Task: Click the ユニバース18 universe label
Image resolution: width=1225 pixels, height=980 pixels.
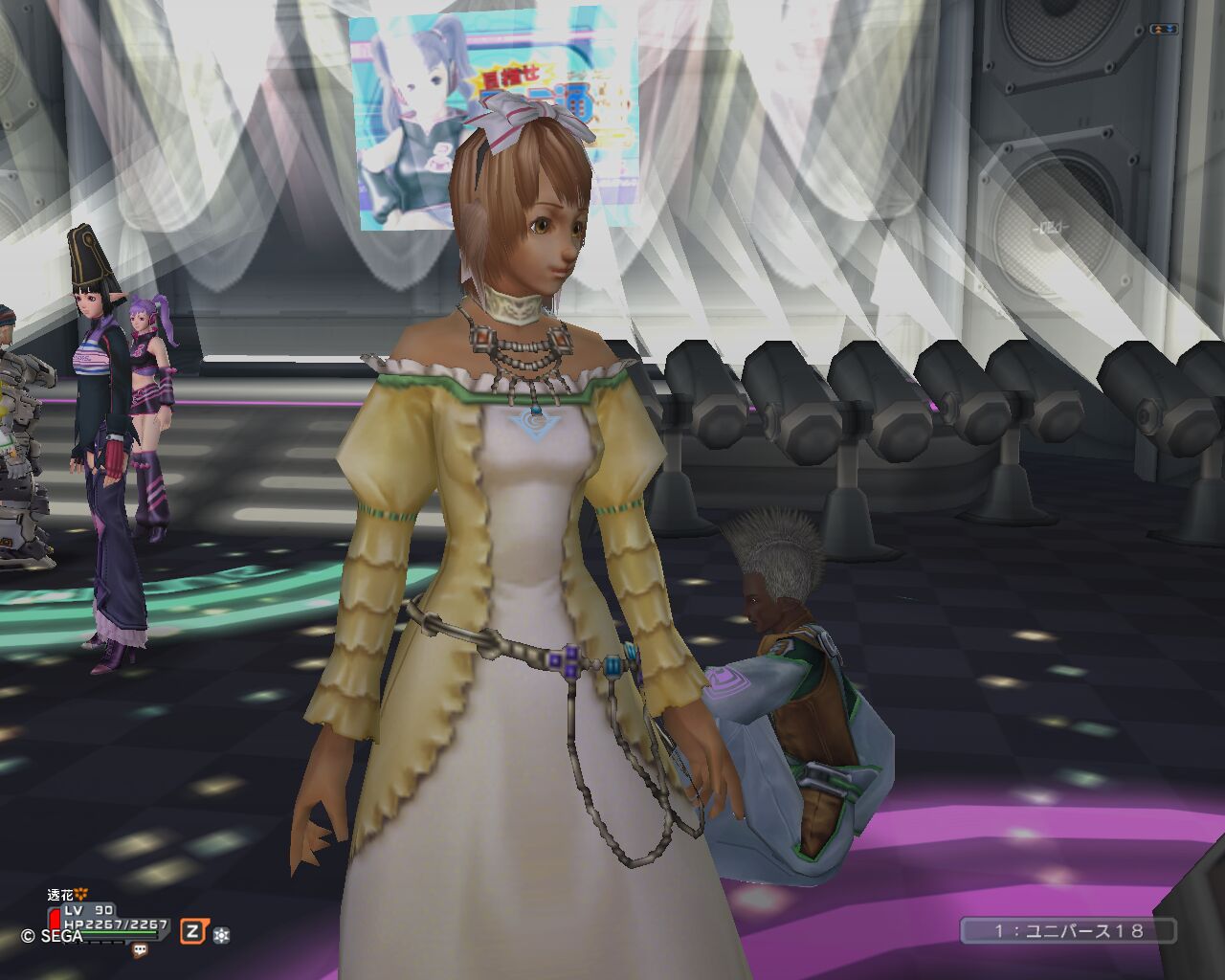Action: [1068, 930]
